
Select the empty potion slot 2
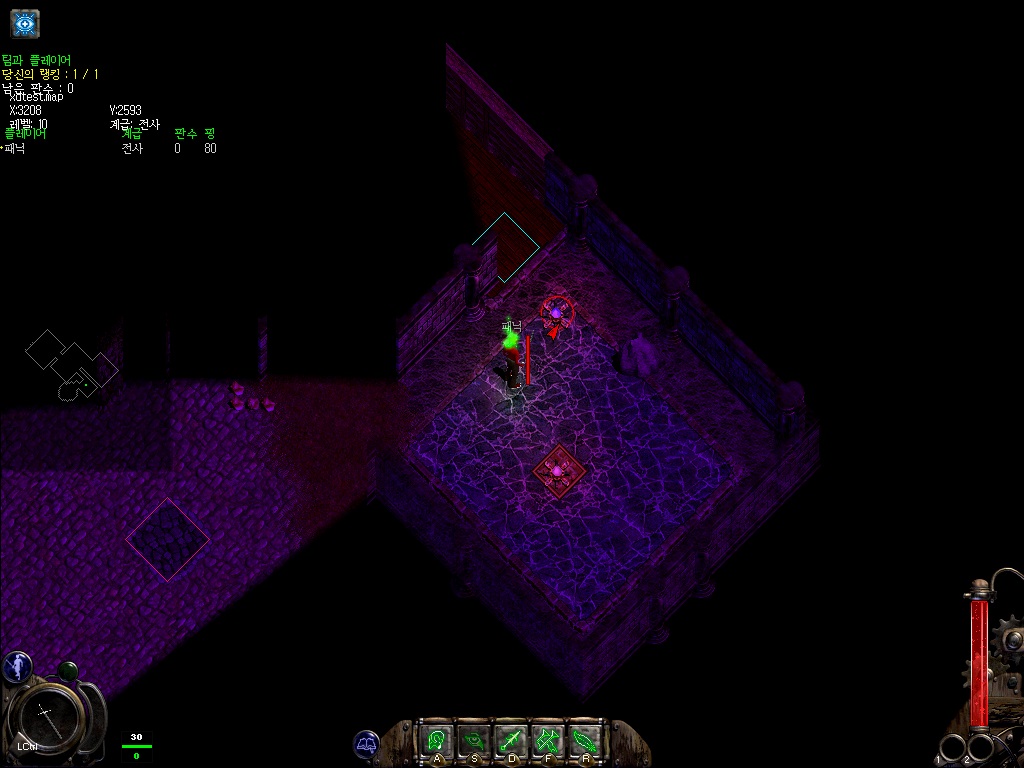(x=979, y=746)
